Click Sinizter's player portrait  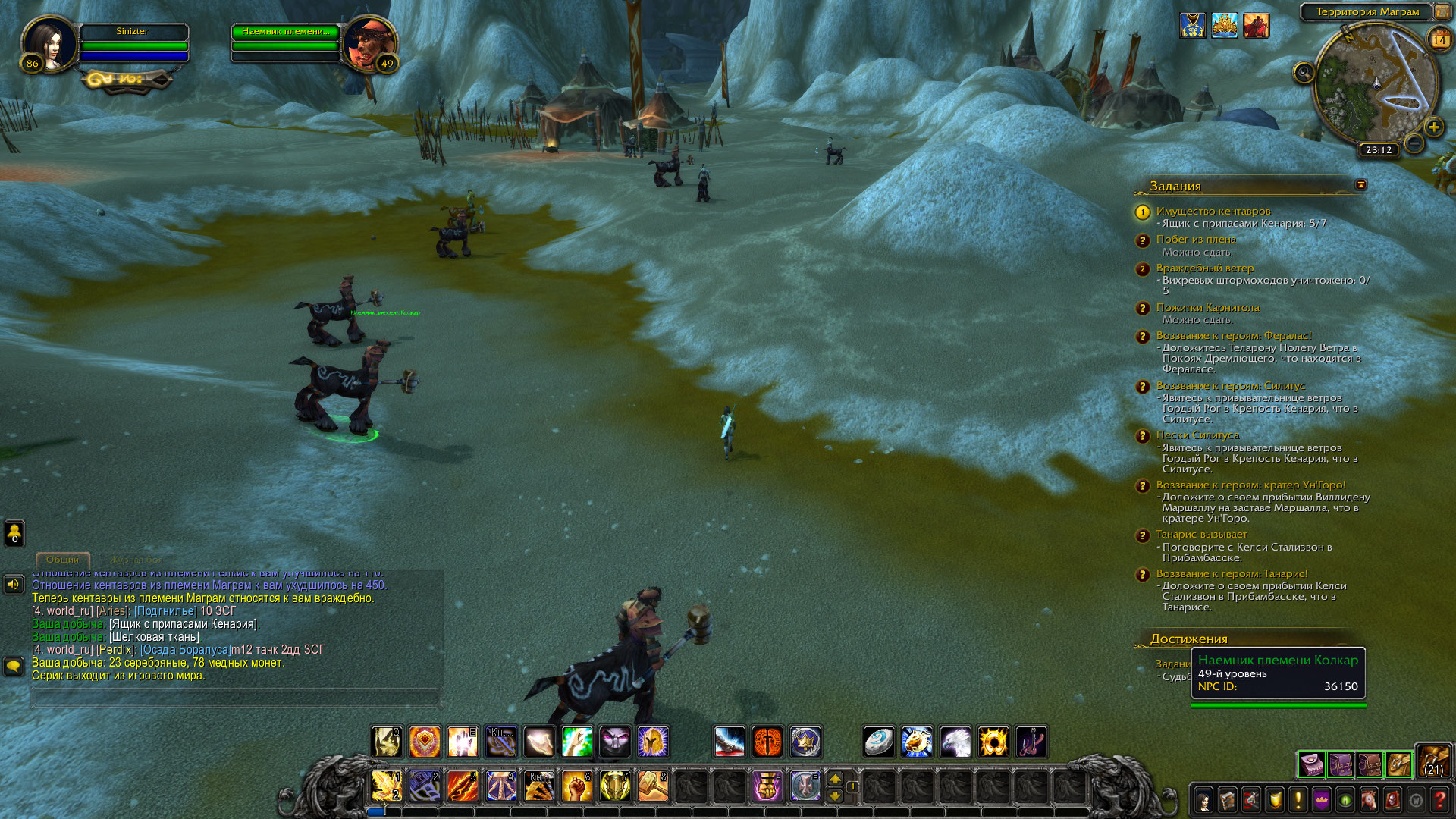click(x=50, y=43)
